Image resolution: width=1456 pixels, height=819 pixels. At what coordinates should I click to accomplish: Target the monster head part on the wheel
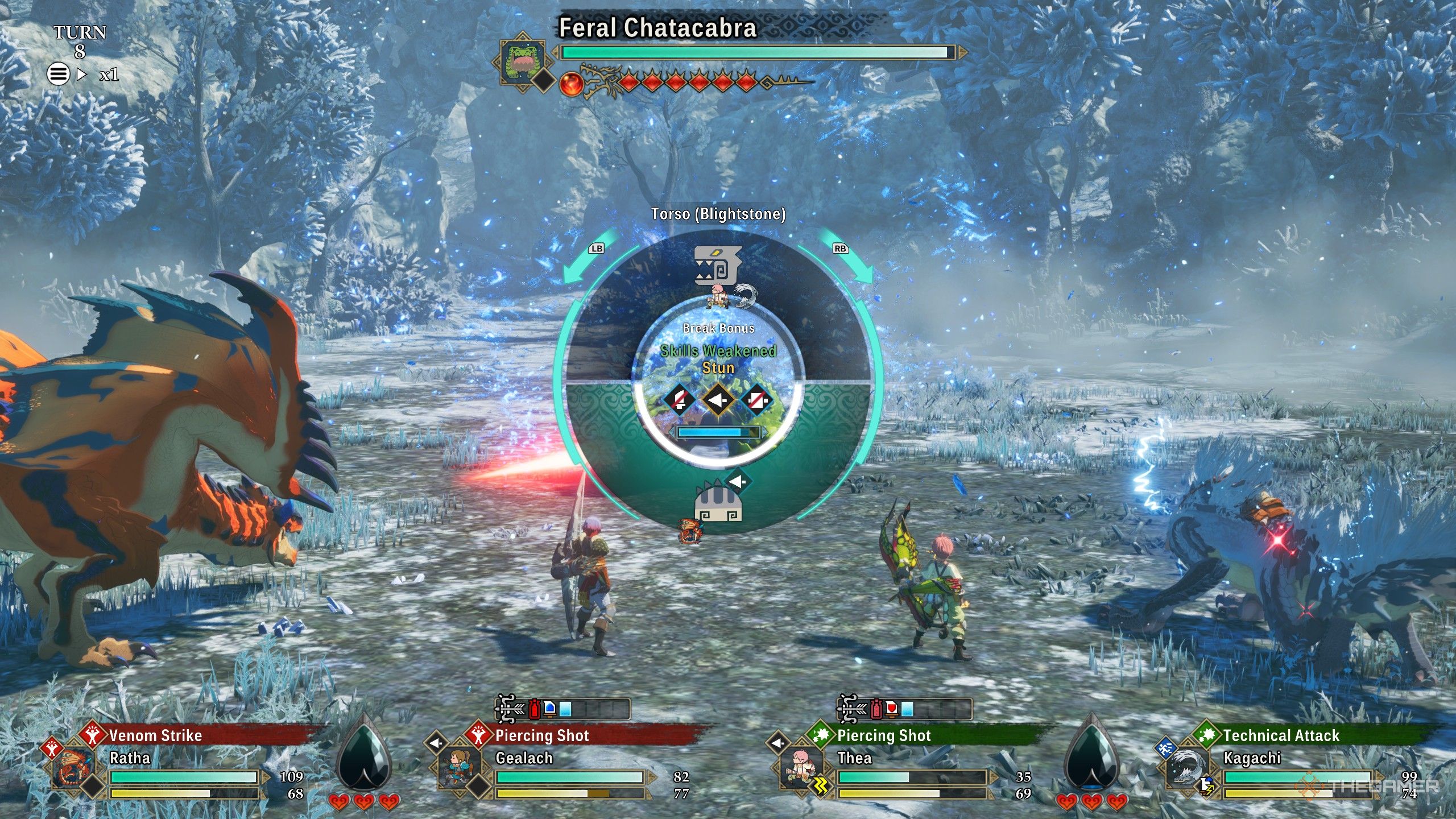(x=718, y=265)
